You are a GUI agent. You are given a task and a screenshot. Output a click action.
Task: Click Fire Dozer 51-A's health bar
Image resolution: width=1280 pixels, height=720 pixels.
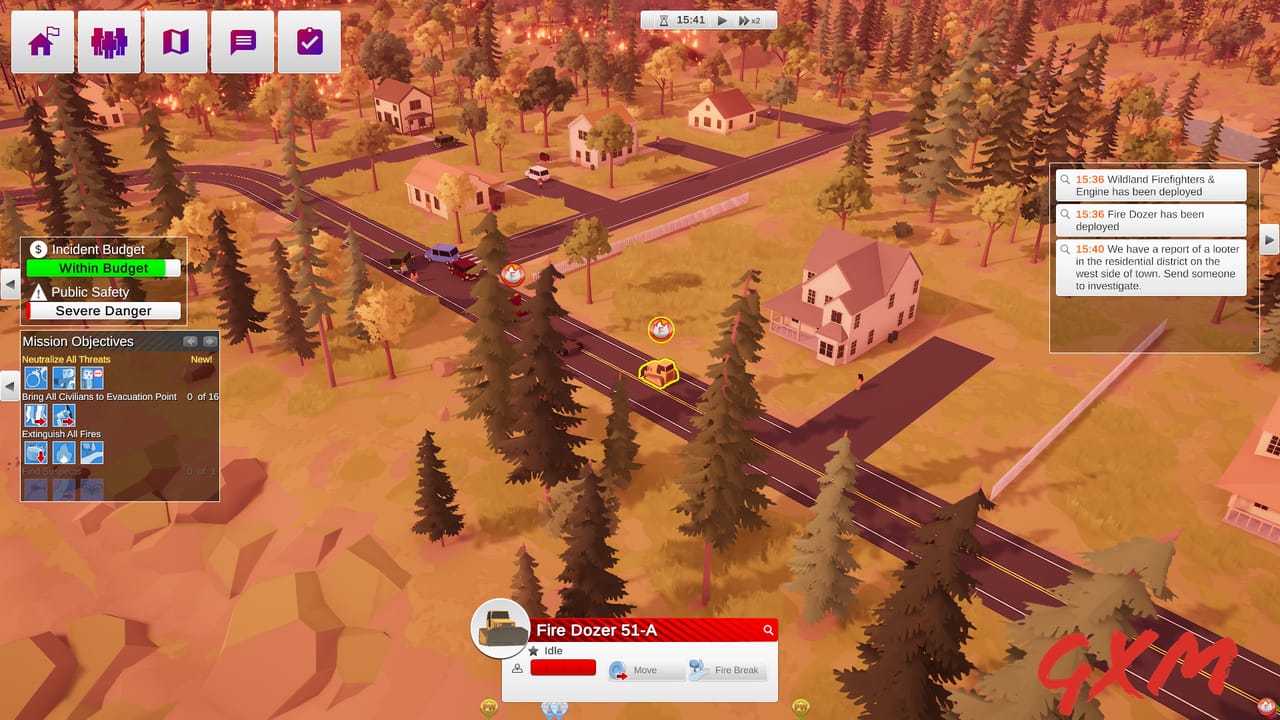(x=563, y=667)
